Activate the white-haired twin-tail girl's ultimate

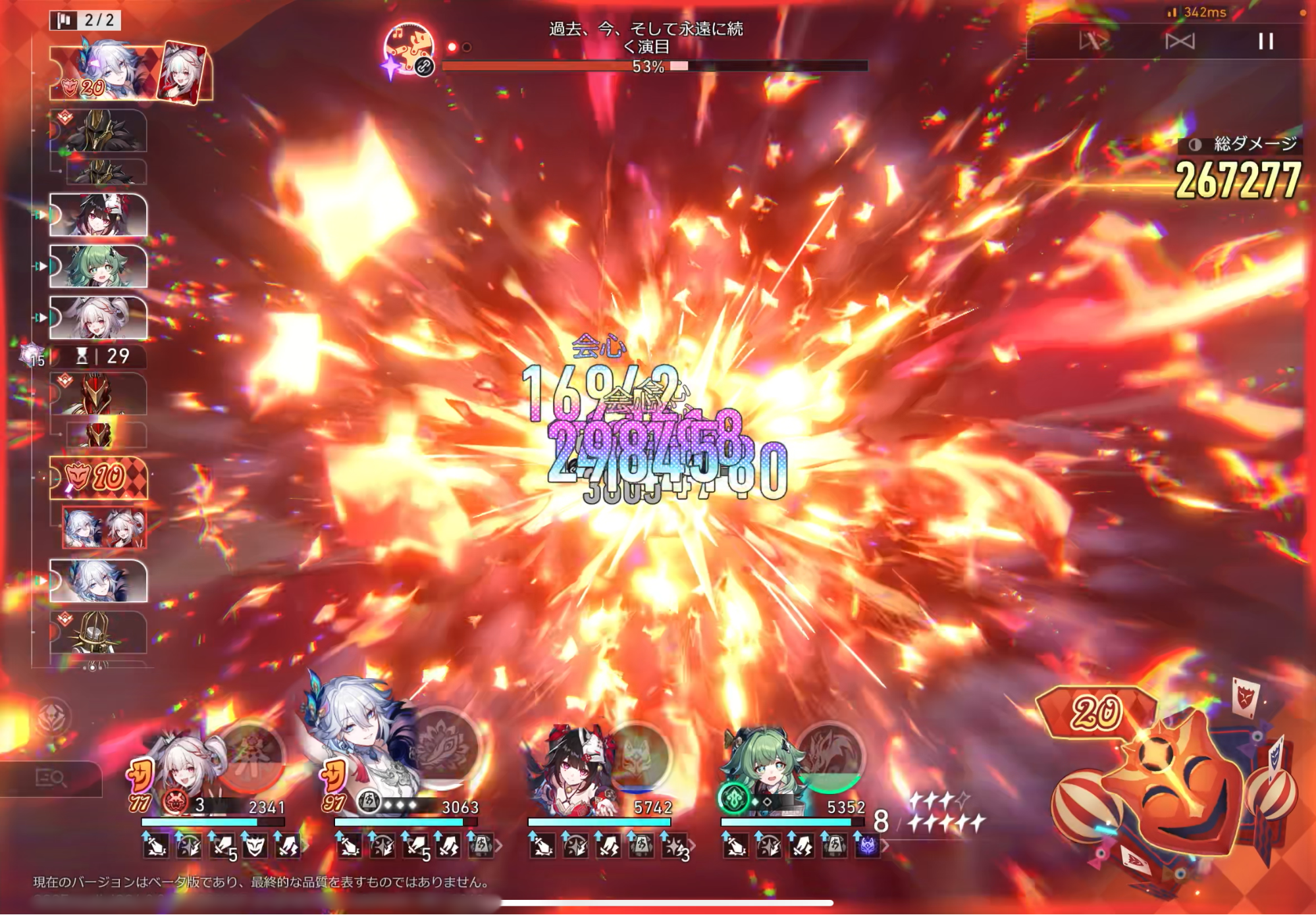click(251, 757)
